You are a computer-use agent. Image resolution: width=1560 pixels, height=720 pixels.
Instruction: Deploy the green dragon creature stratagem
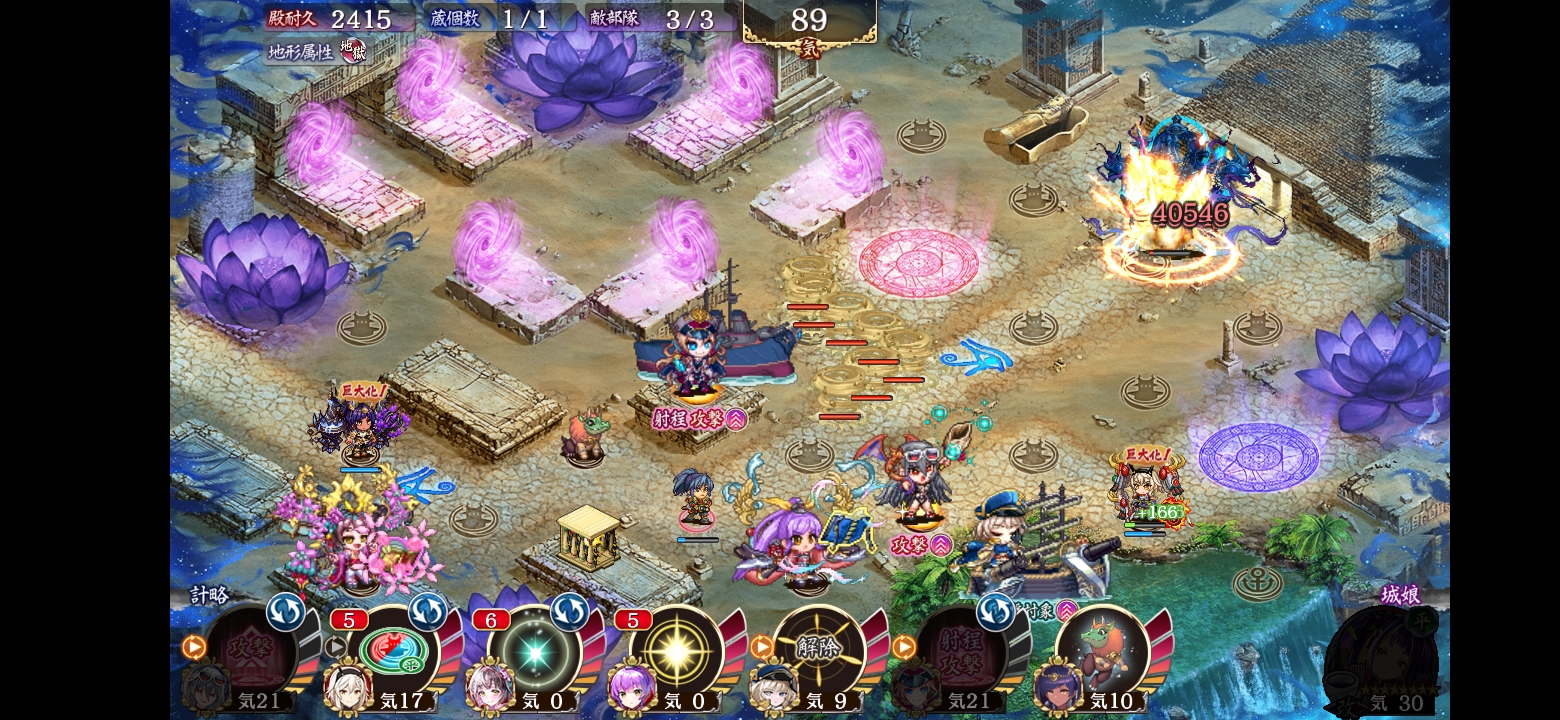(1102, 650)
